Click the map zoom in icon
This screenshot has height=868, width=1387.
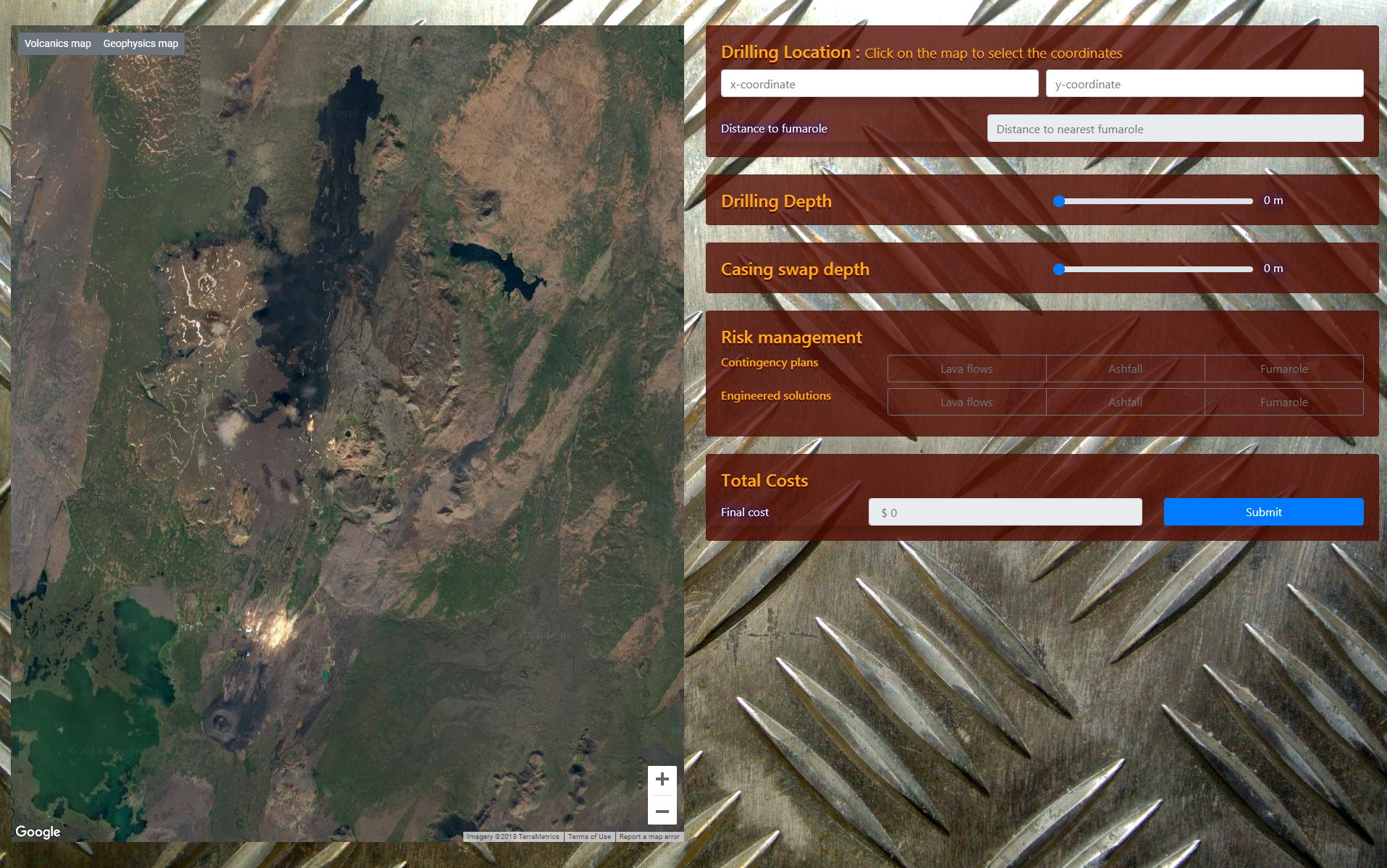[x=662, y=780]
